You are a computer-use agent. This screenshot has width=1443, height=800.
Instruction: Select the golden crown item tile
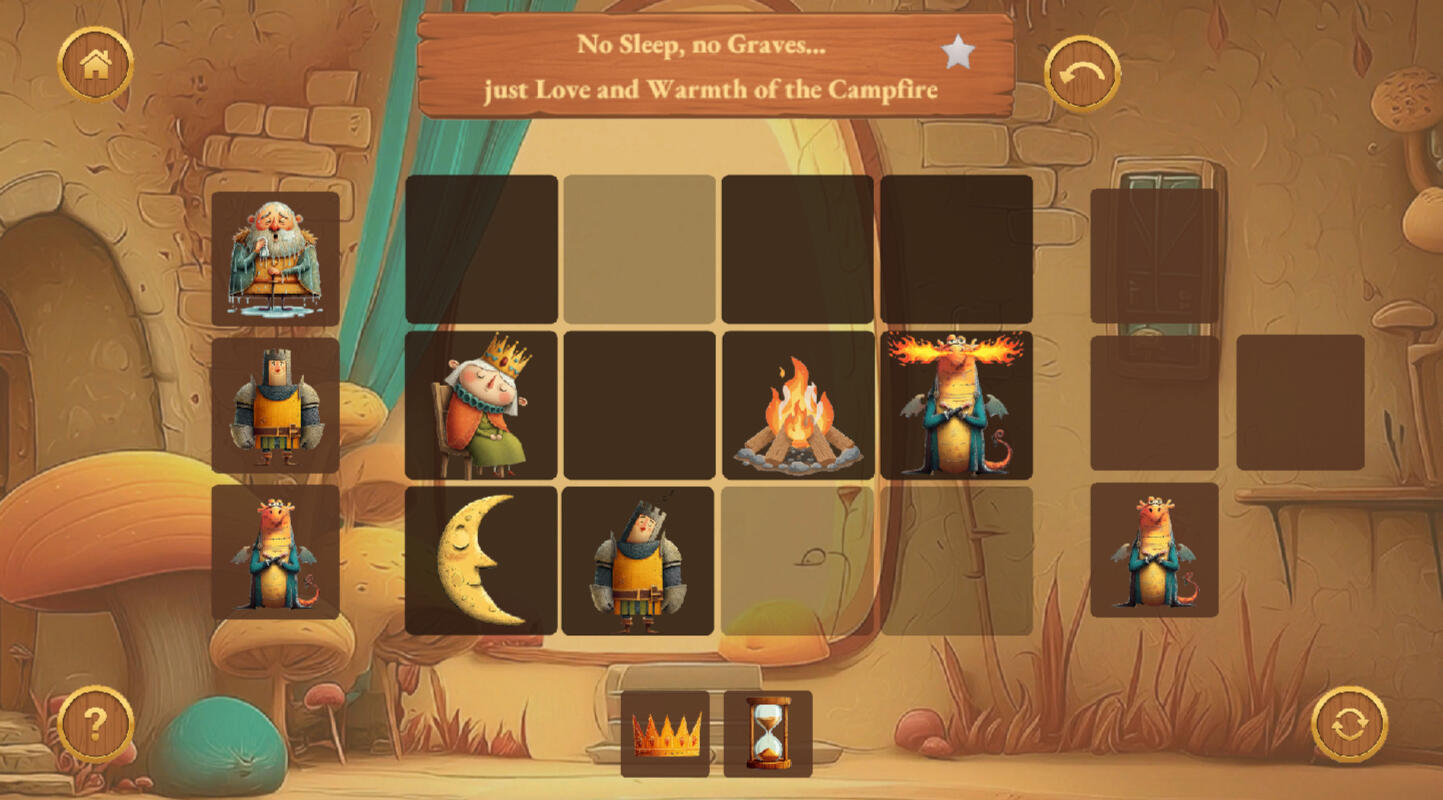(x=665, y=734)
